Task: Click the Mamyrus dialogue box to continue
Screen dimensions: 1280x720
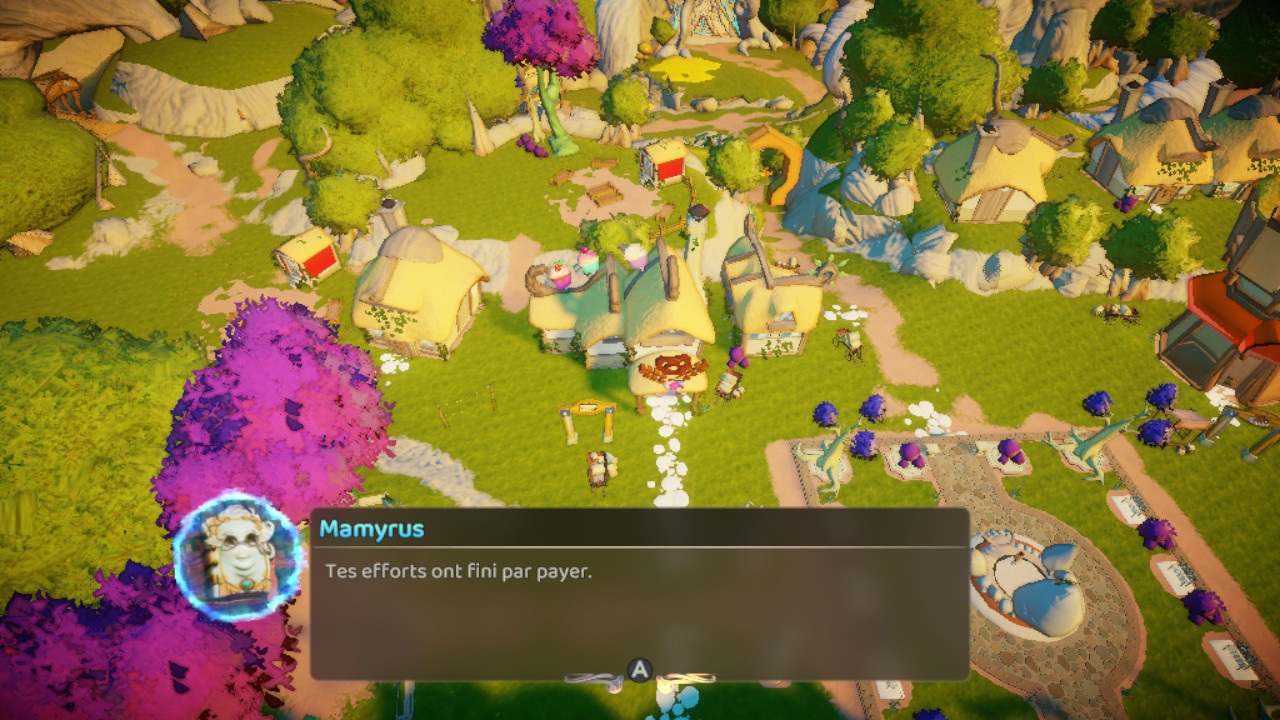Action: tap(639, 596)
